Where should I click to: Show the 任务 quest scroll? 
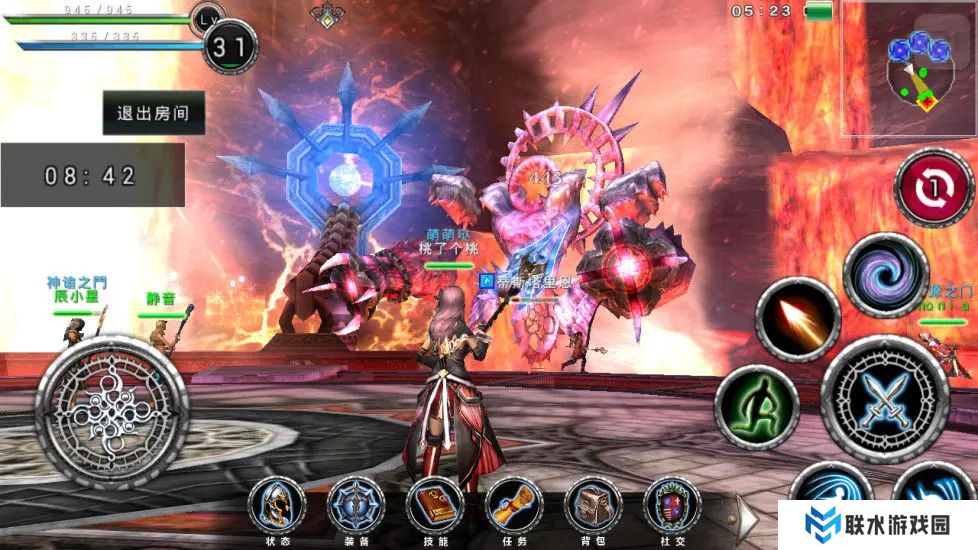pos(514,505)
